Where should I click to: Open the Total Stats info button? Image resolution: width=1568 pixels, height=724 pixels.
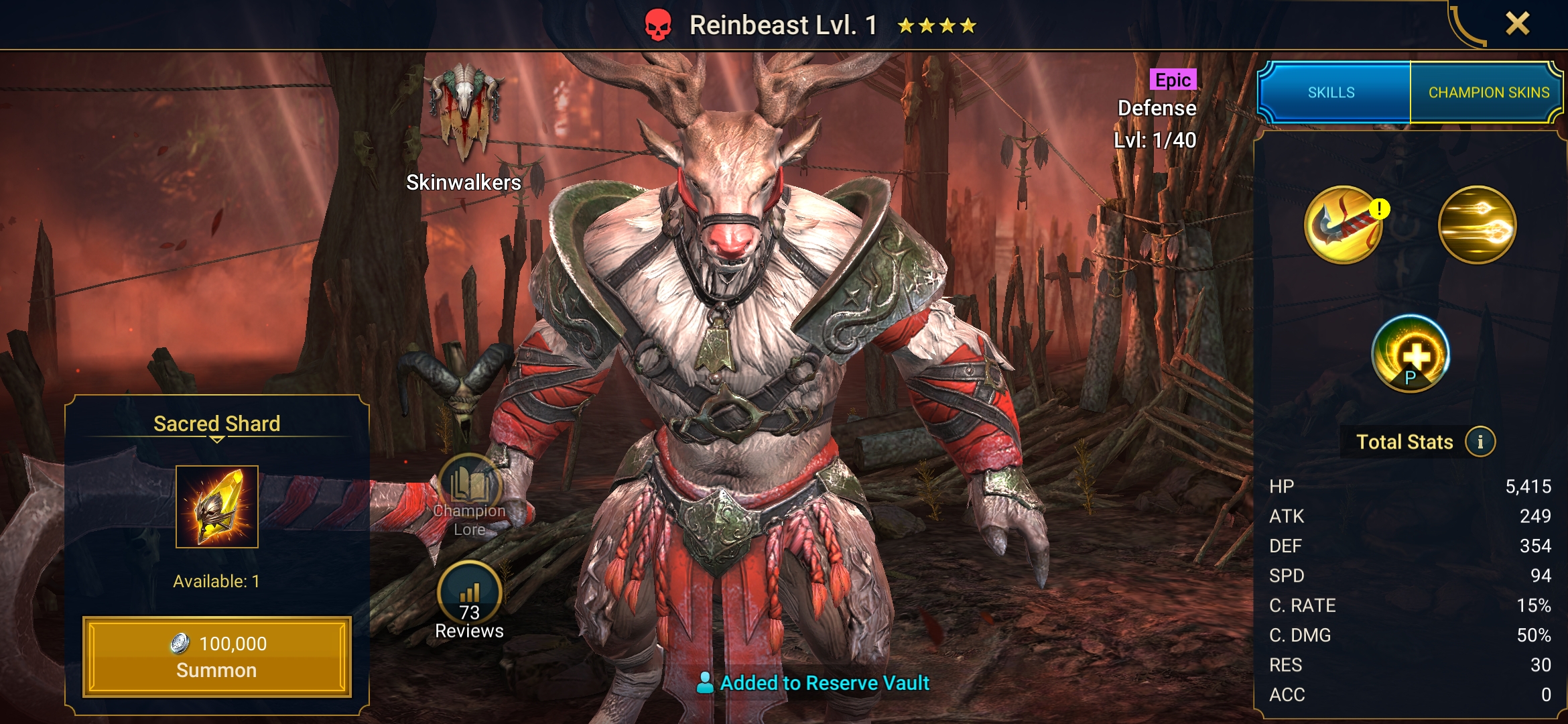coord(1480,442)
